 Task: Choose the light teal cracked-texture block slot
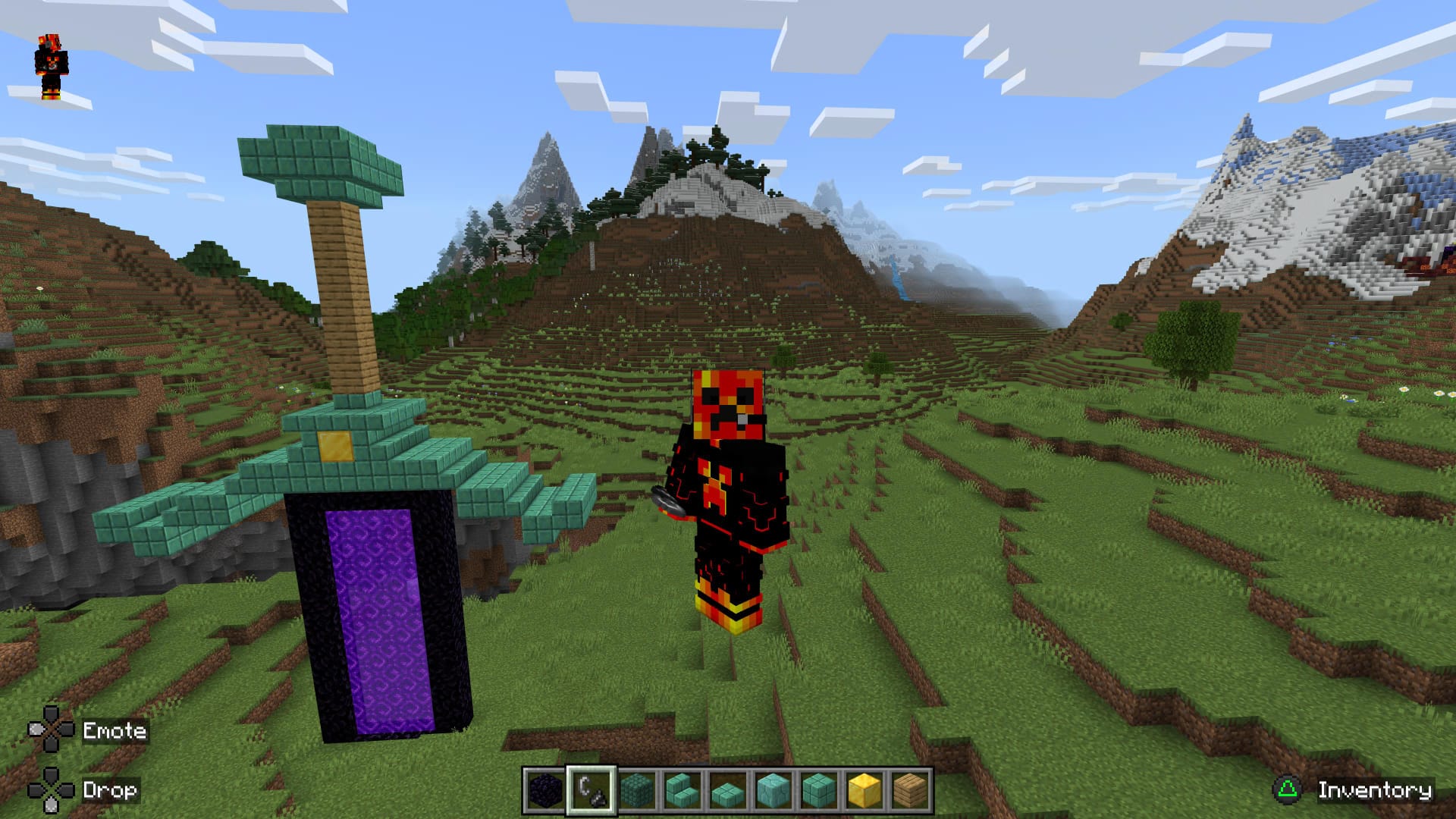(x=773, y=791)
